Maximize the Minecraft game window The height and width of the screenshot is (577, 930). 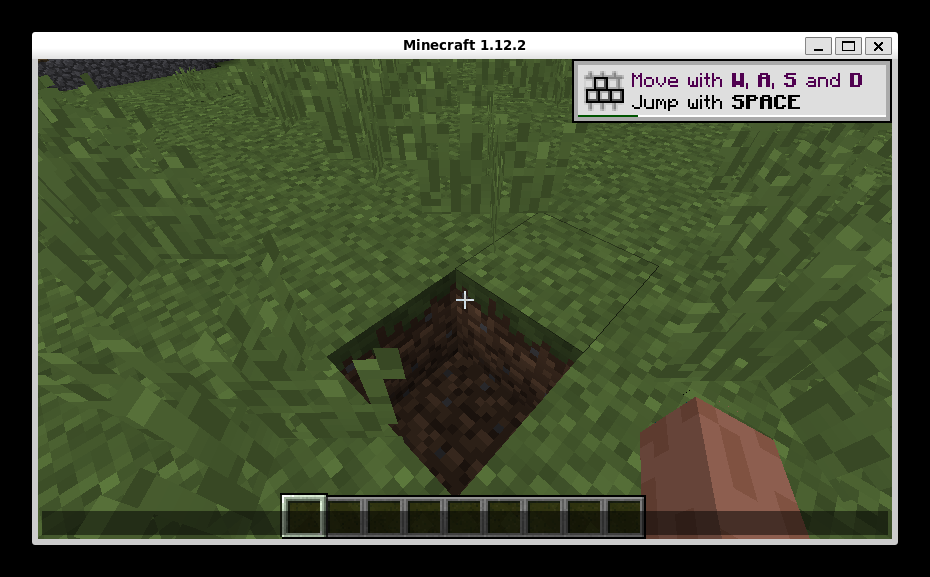click(x=848, y=46)
